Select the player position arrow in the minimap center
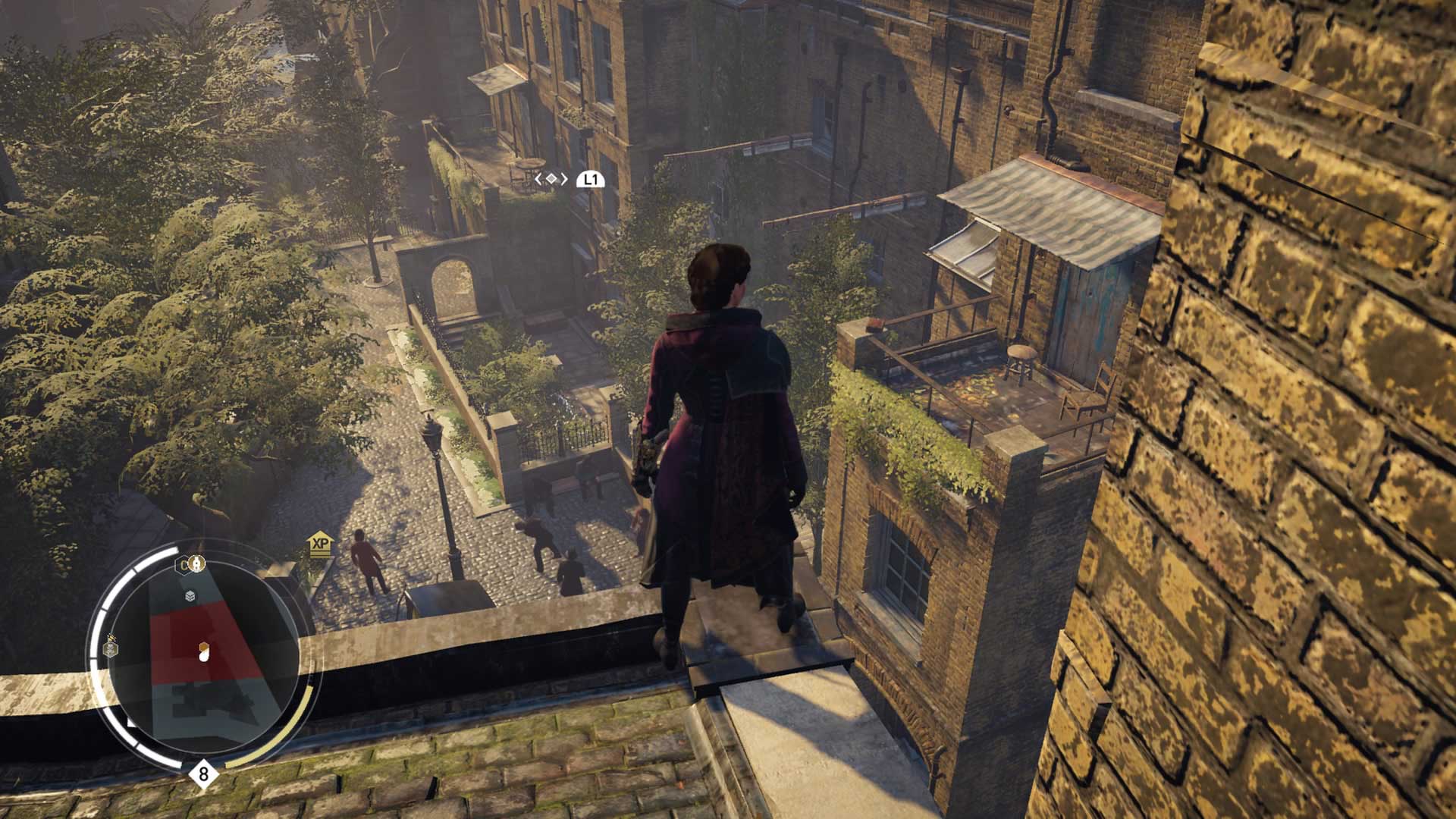Image resolution: width=1456 pixels, height=819 pixels. click(202, 648)
